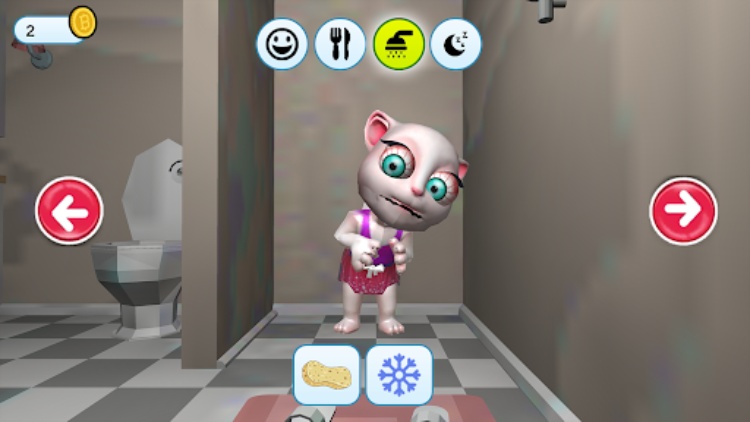Choose the yellow sponge tool
750x422 pixels.
tap(327, 375)
